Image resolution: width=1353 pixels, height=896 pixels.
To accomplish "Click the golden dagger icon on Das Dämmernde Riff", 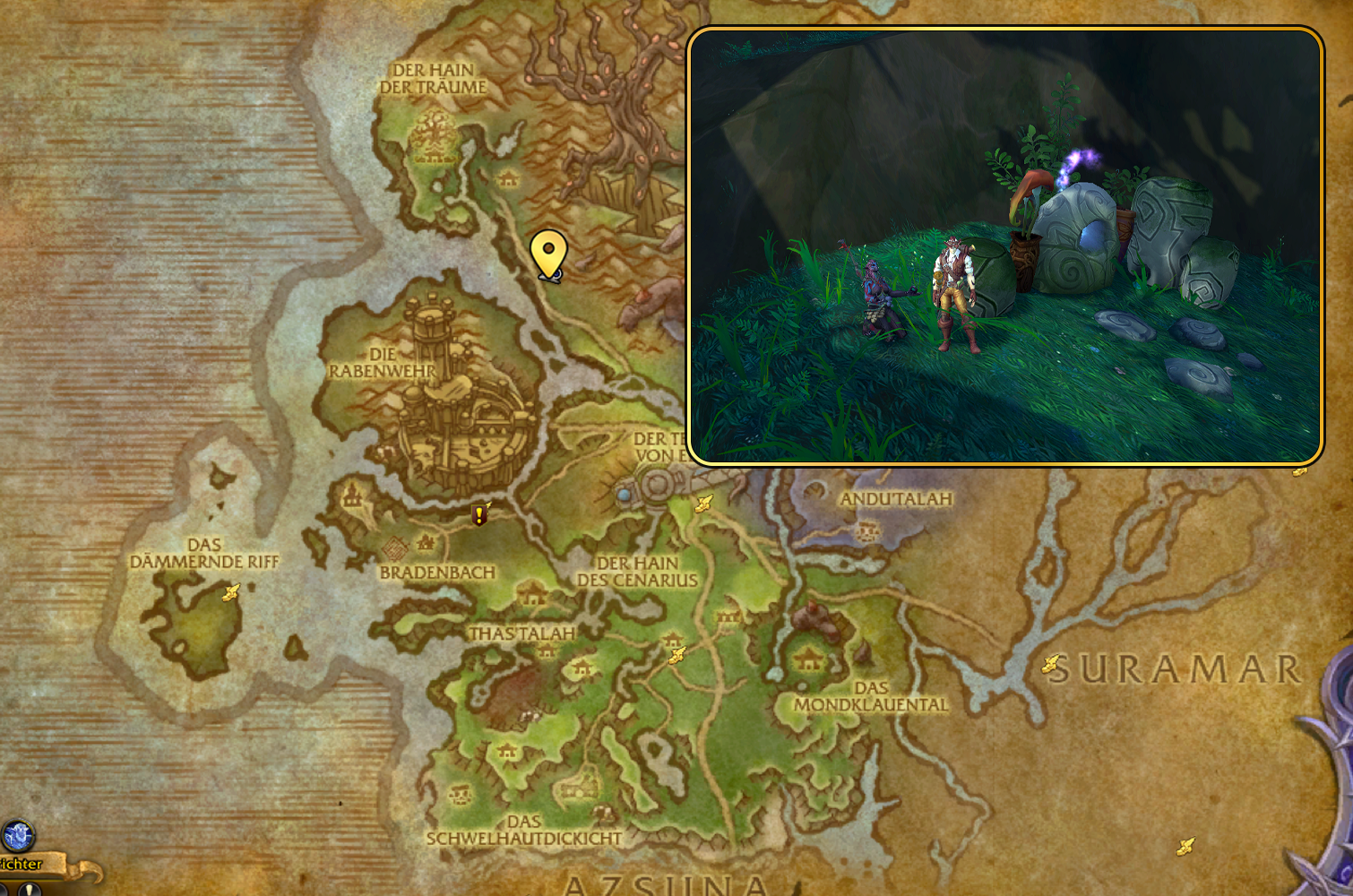I will click(229, 590).
